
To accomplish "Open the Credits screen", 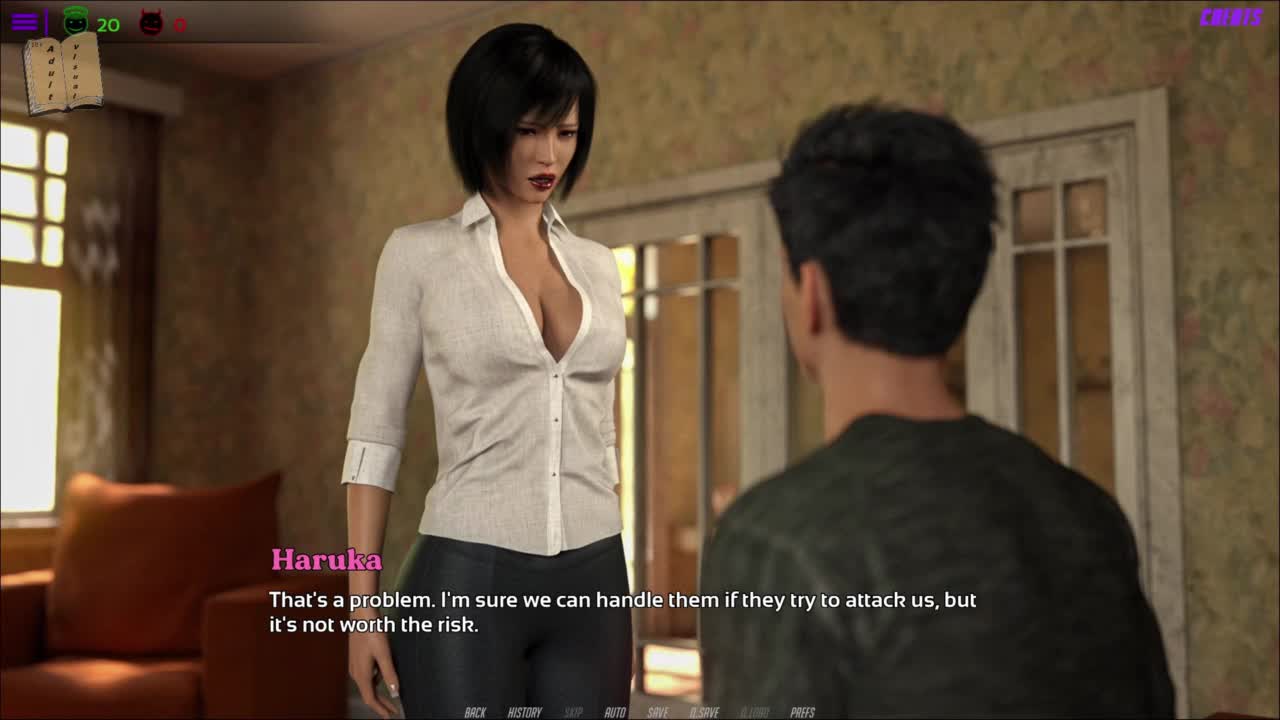I will click(1231, 17).
